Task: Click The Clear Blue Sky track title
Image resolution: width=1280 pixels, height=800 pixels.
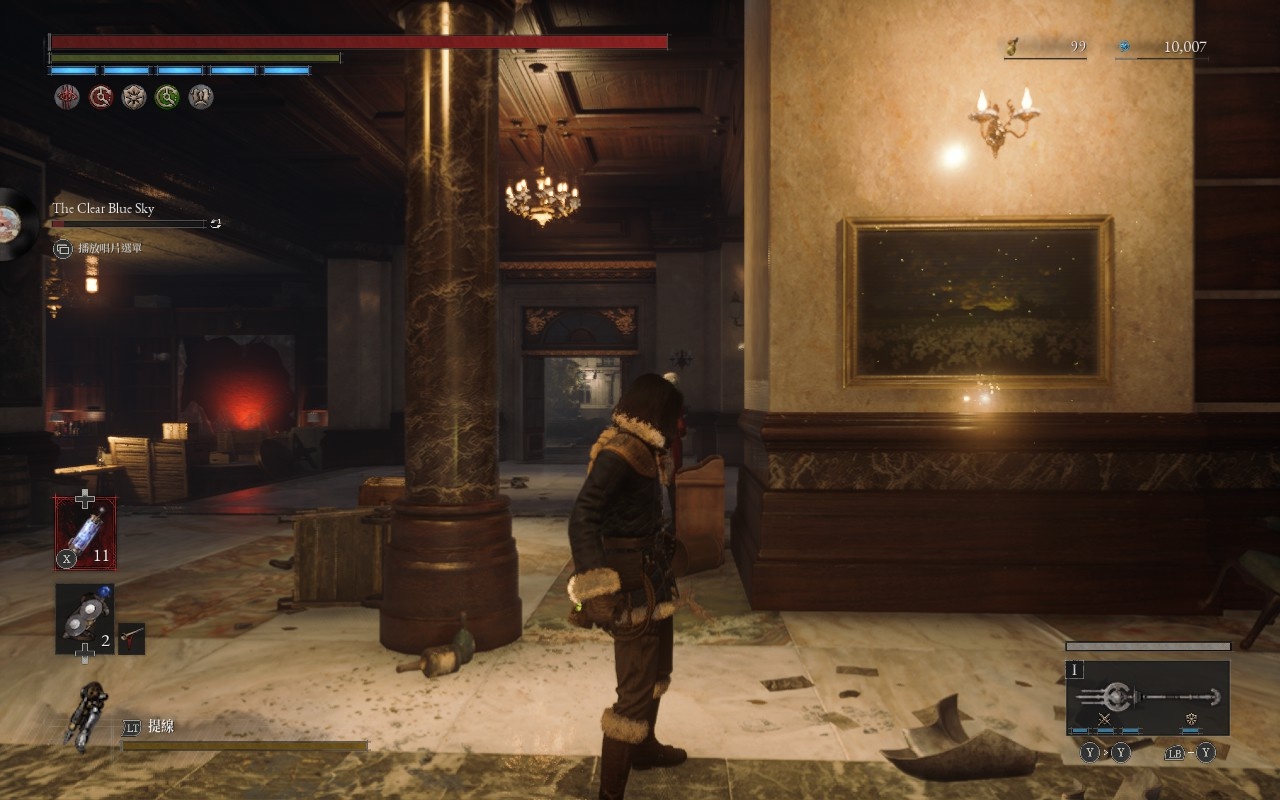Action: 103,208
